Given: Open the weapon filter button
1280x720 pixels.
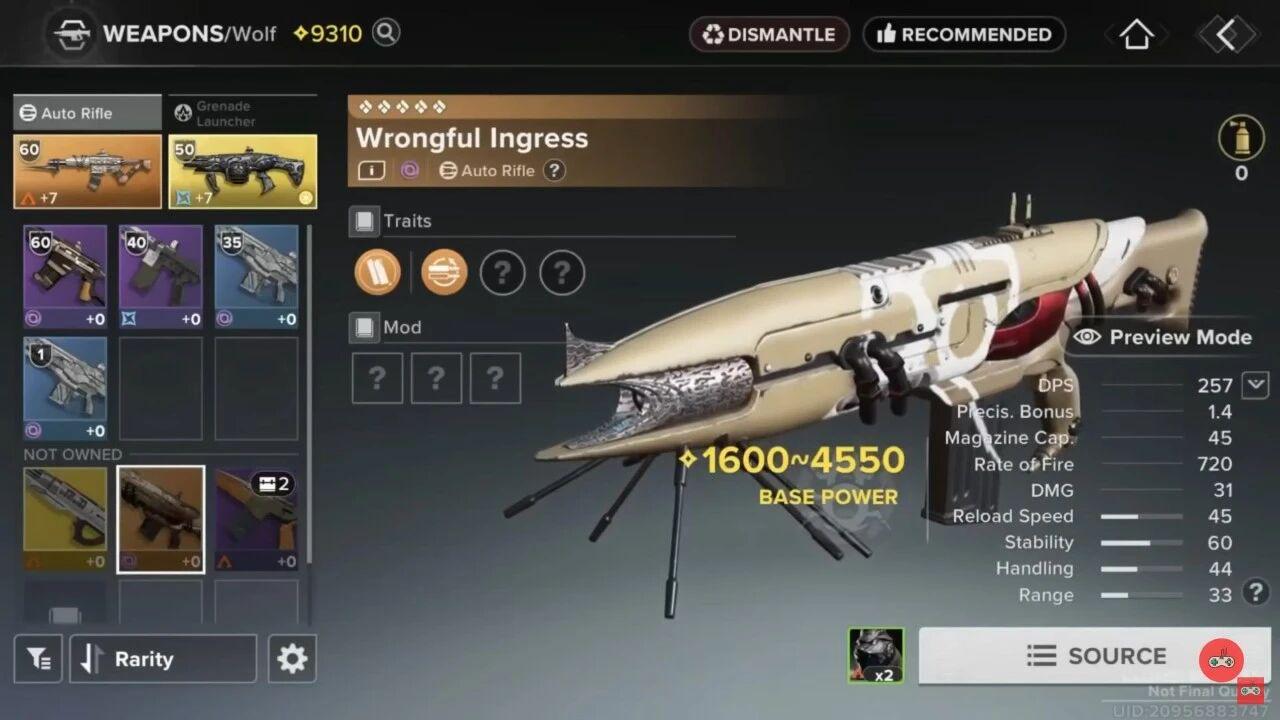Looking at the screenshot, I should click(x=38, y=658).
